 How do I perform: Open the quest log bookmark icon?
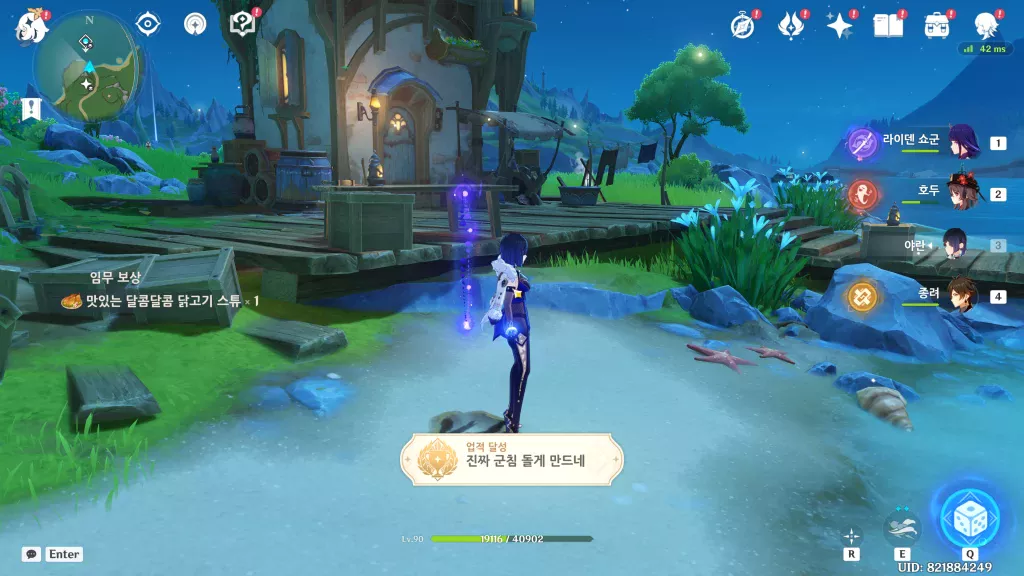pos(31,109)
